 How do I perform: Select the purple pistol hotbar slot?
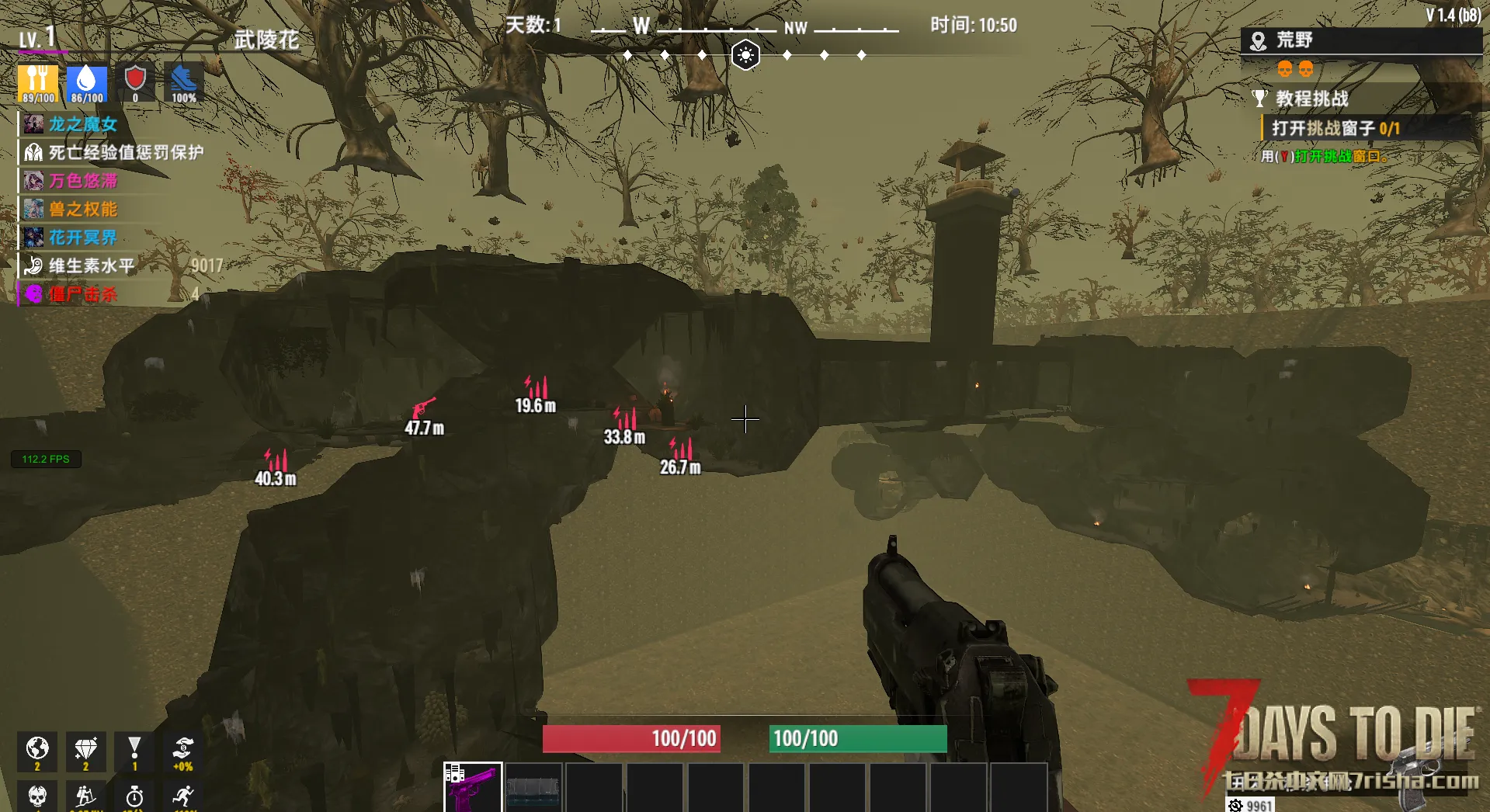click(473, 787)
